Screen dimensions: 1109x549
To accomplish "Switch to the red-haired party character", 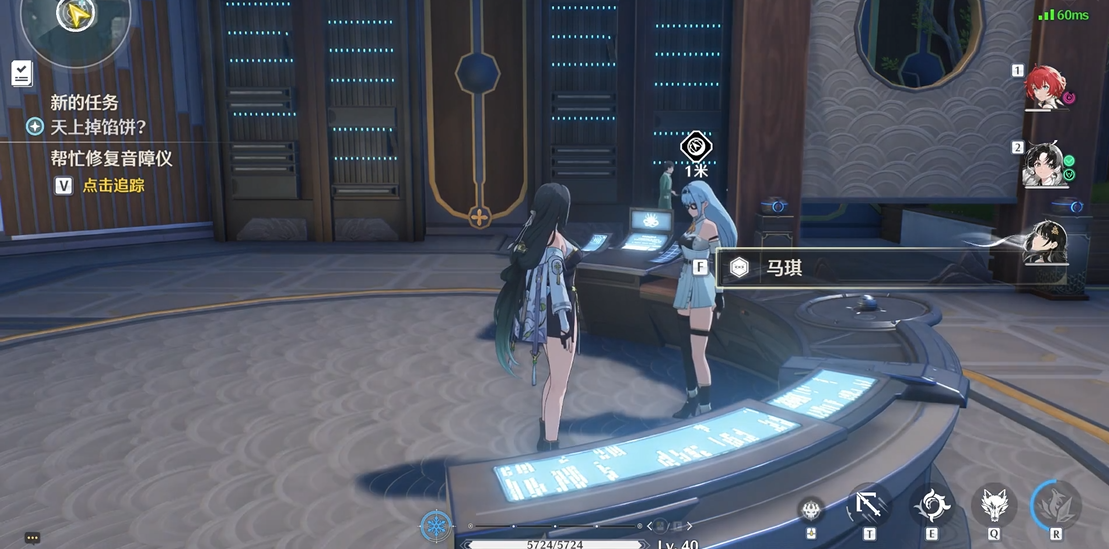I will 1045,88.
